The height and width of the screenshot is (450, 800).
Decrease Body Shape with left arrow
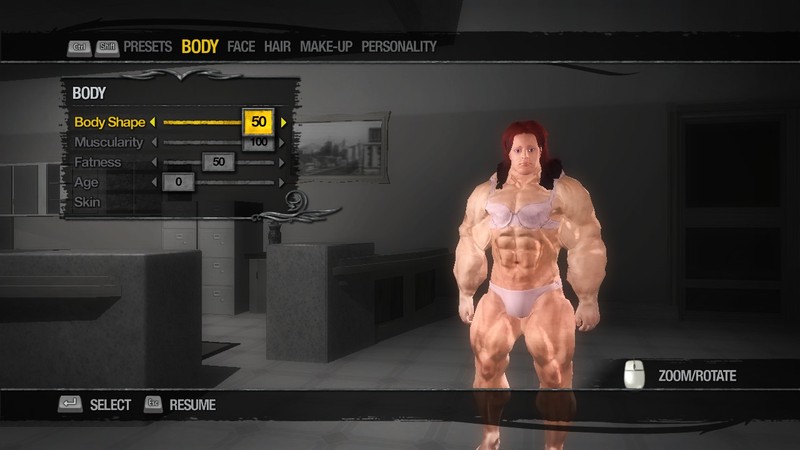[x=153, y=122]
